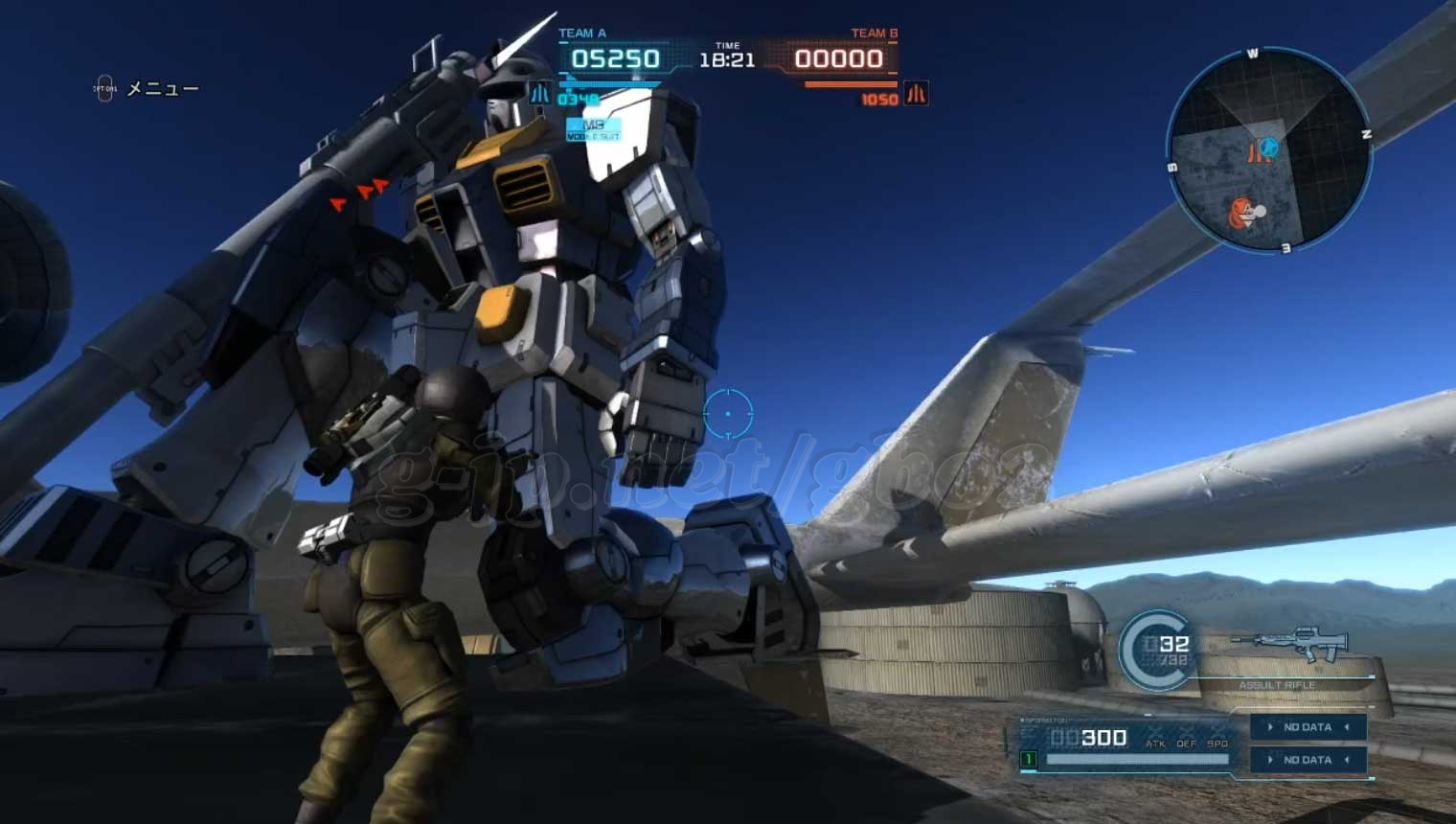
Task: Select the orange enemy marker with white arrow on minimap
Action: [1244, 213]
